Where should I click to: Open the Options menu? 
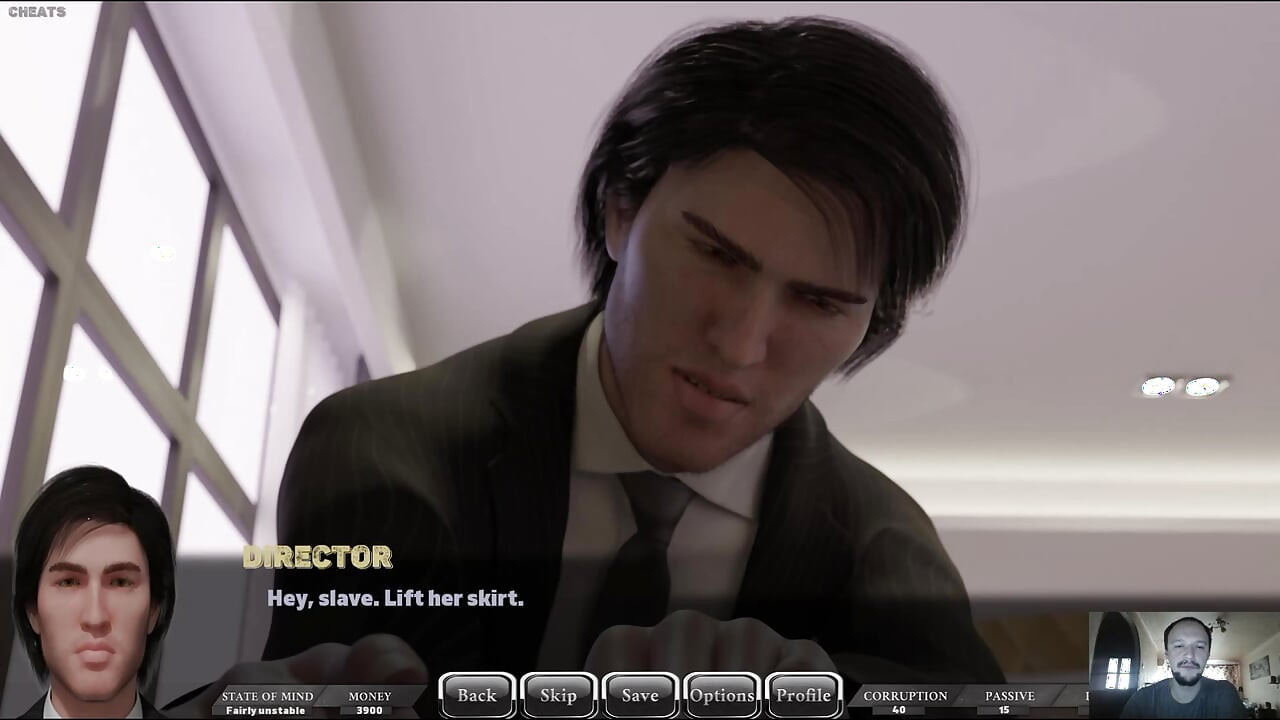722,695
